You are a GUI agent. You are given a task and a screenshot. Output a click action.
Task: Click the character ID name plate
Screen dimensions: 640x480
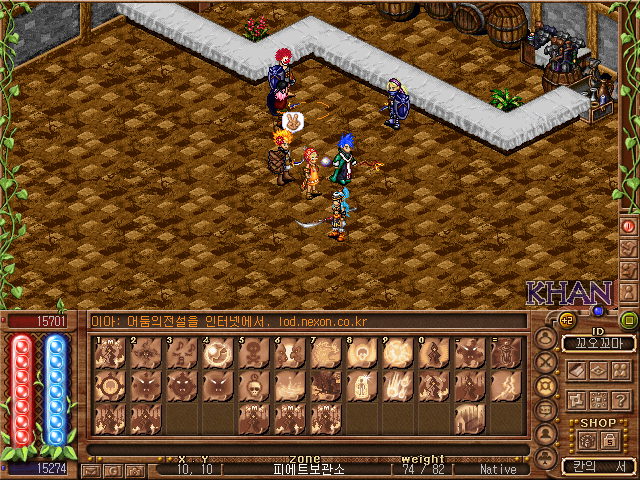coord(598,343)
